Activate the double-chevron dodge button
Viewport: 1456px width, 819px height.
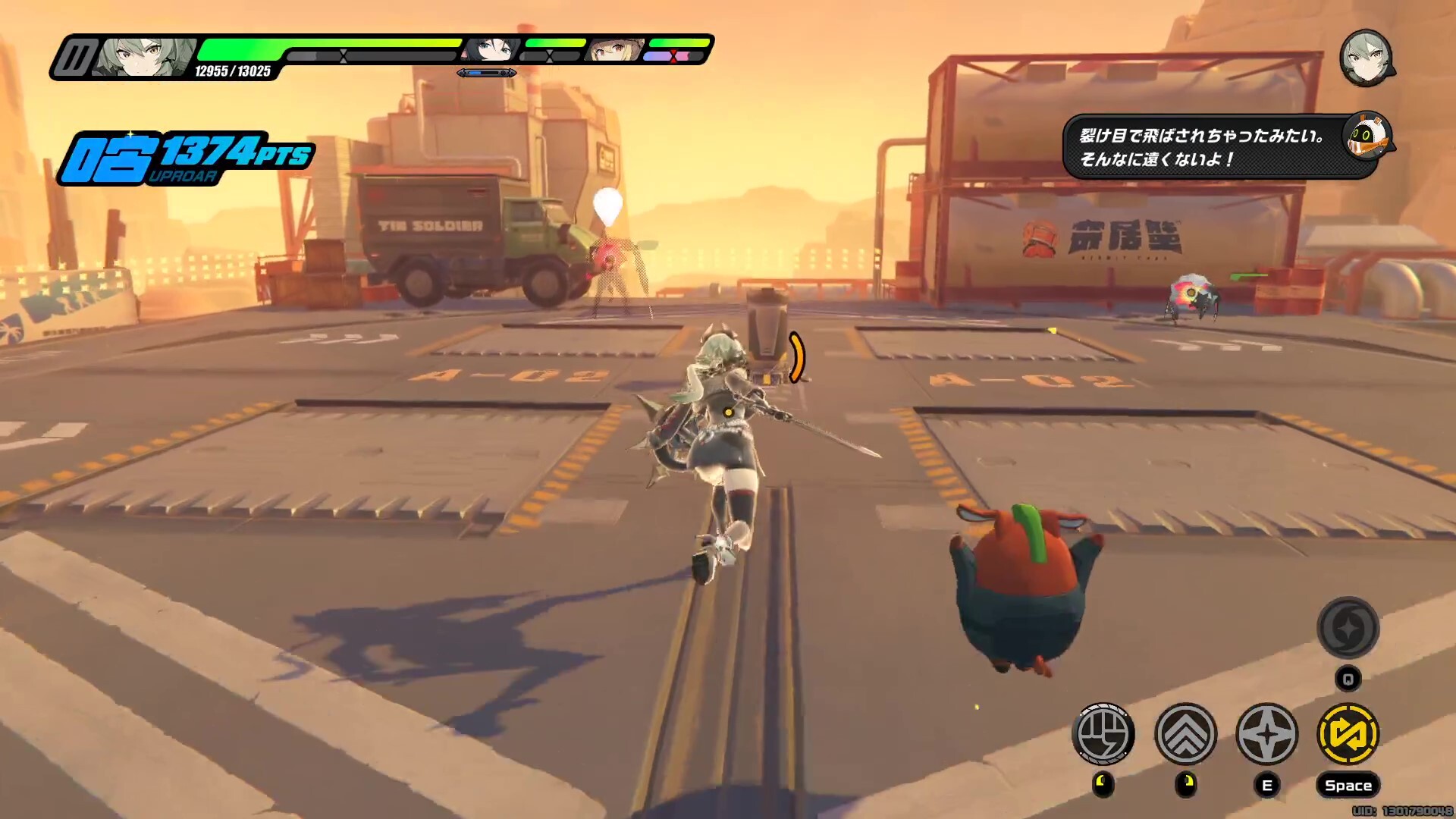click(x=1185, y=733)
